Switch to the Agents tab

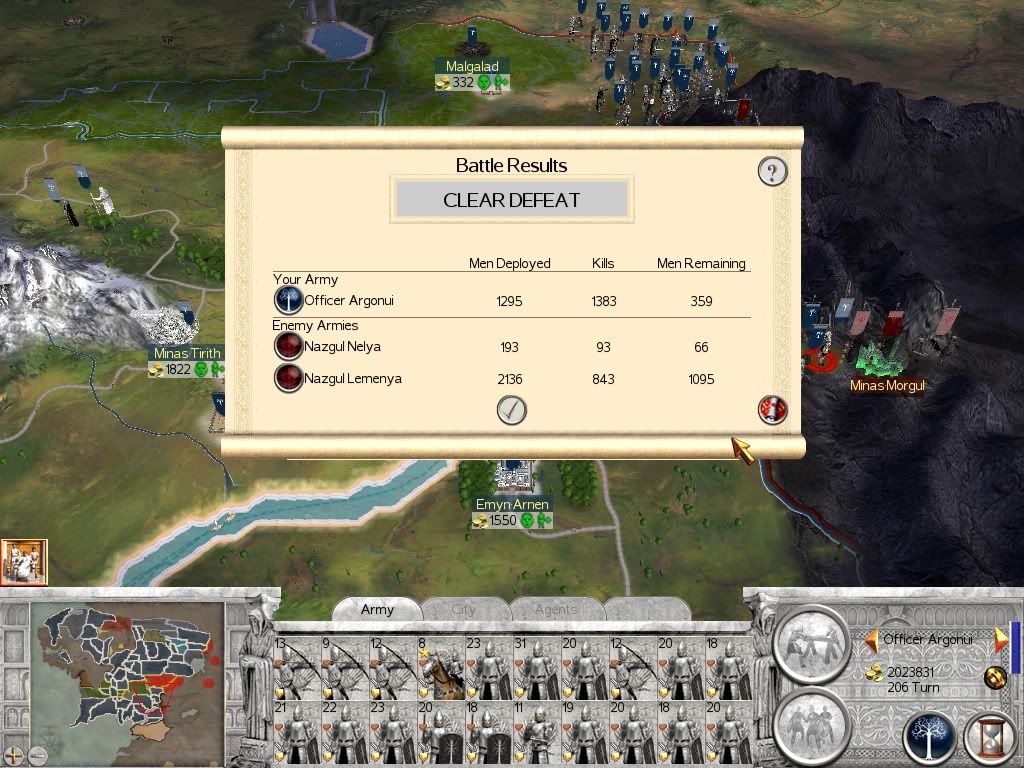(555, 609)
